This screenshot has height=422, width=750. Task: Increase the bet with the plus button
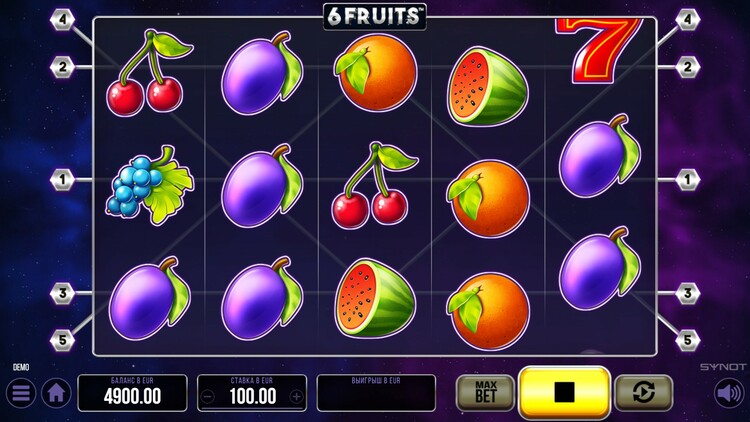point(296,396)
